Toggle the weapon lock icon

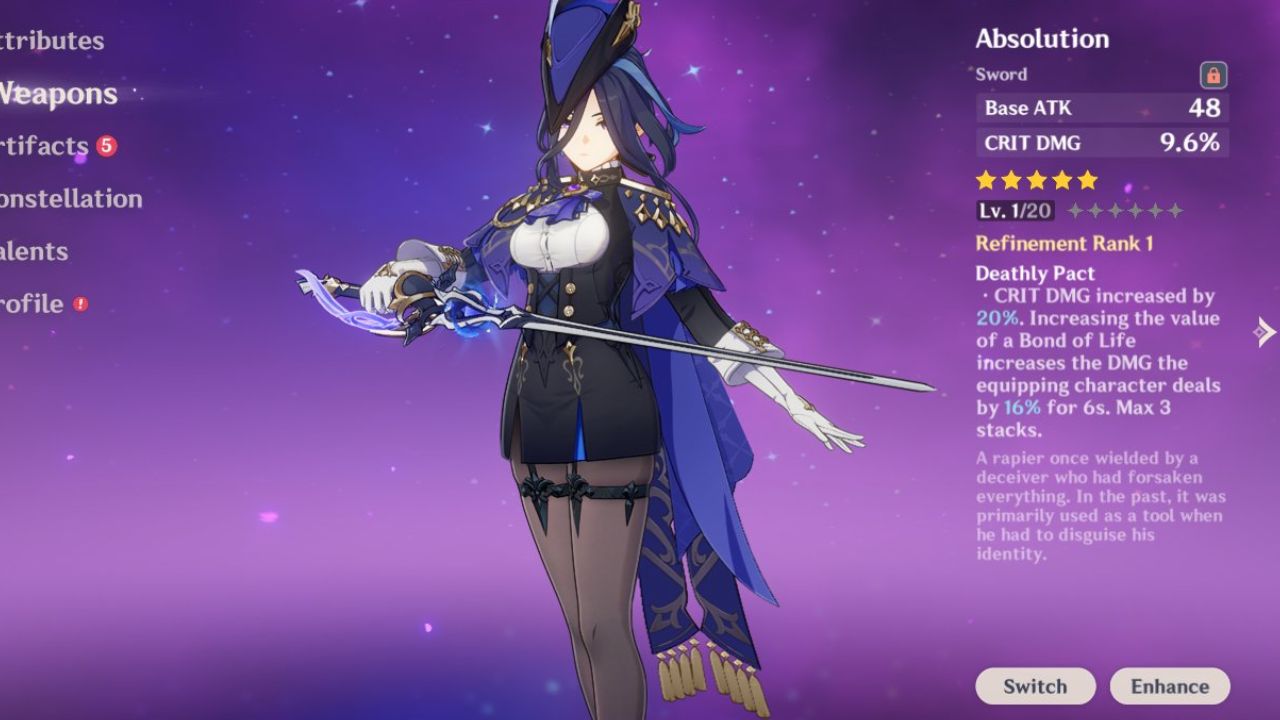tap(1213, 75)
